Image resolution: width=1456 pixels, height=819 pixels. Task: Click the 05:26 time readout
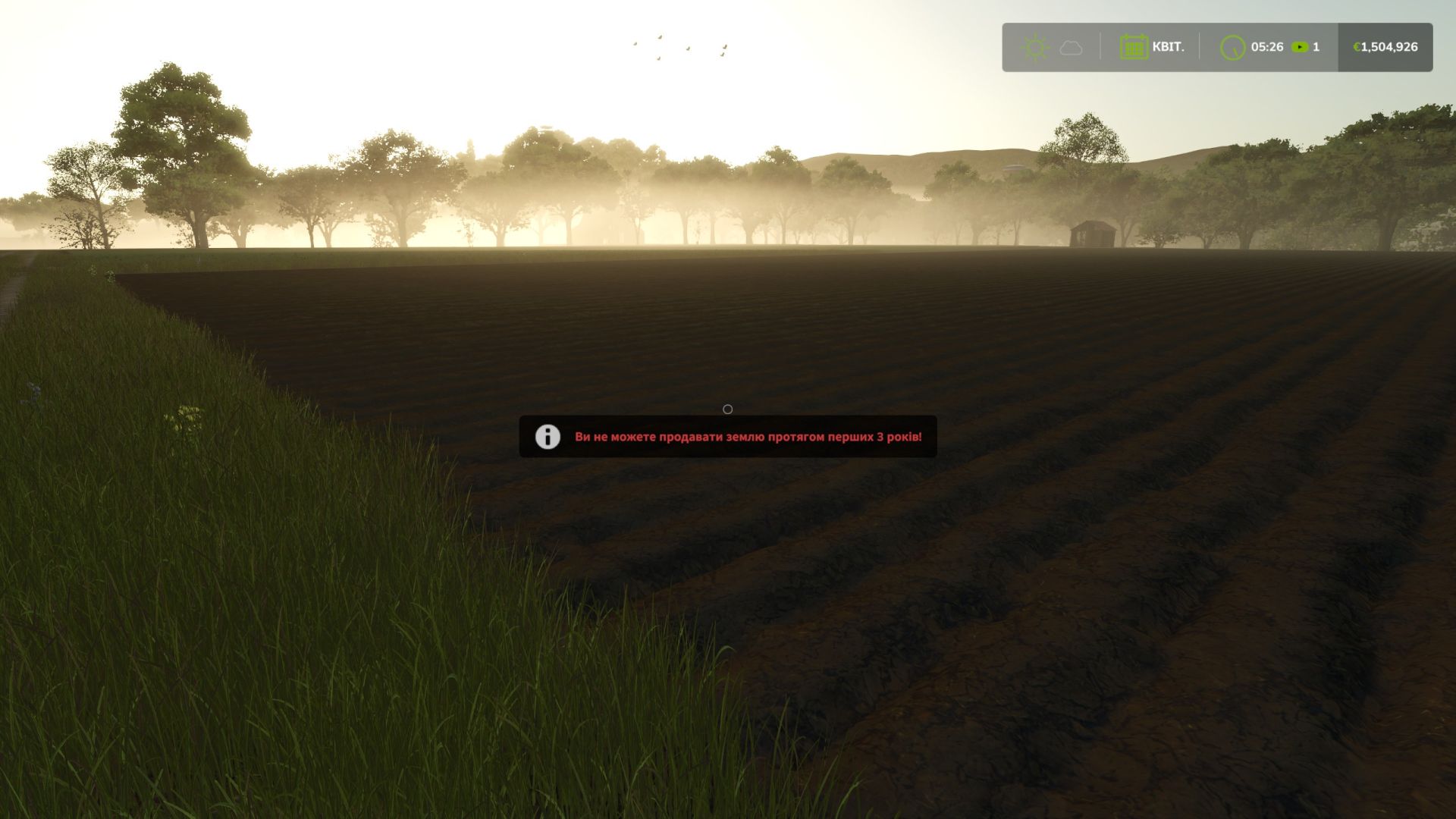1268,46
